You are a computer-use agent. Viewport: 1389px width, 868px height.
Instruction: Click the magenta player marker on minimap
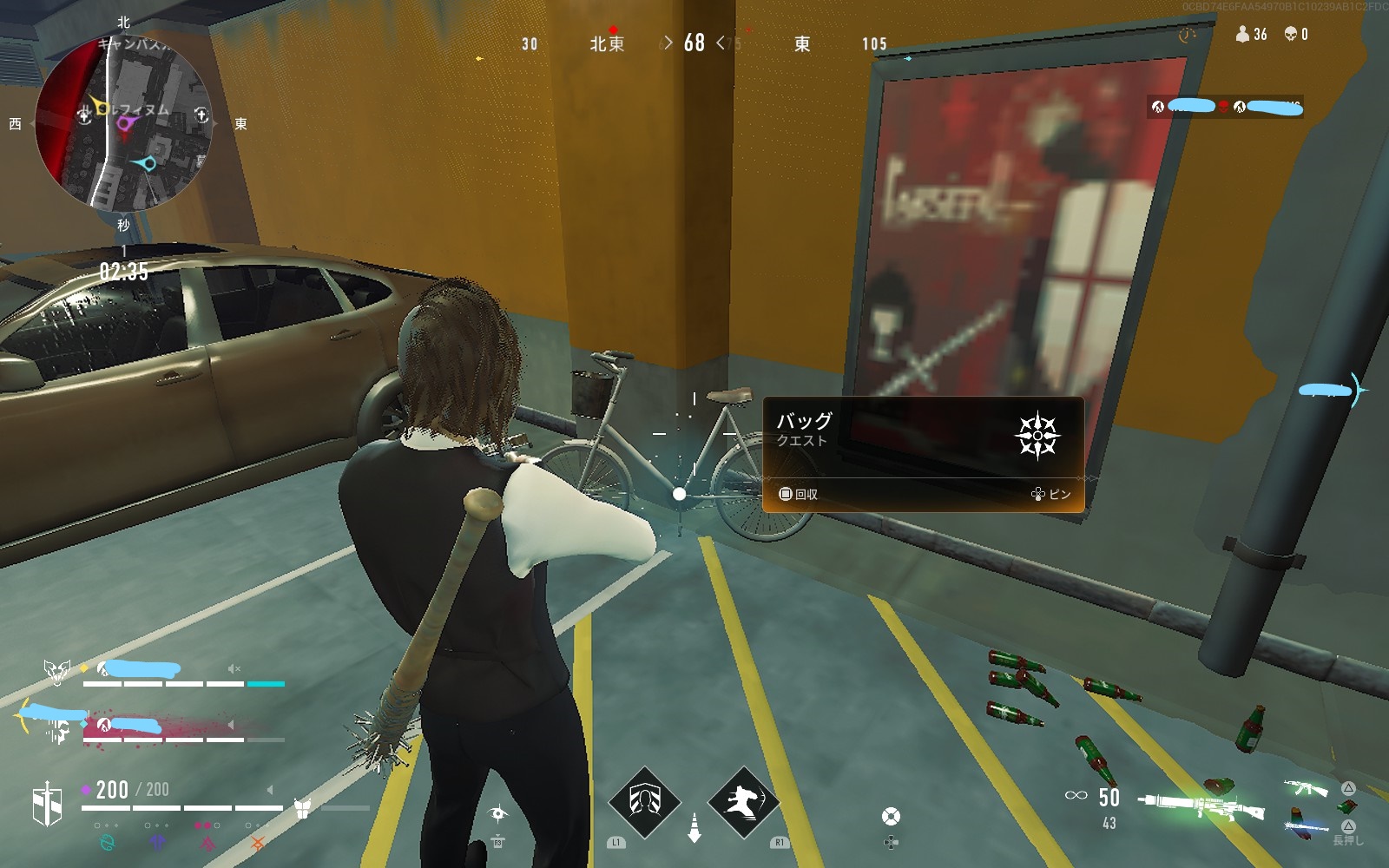tap(124, 124)
